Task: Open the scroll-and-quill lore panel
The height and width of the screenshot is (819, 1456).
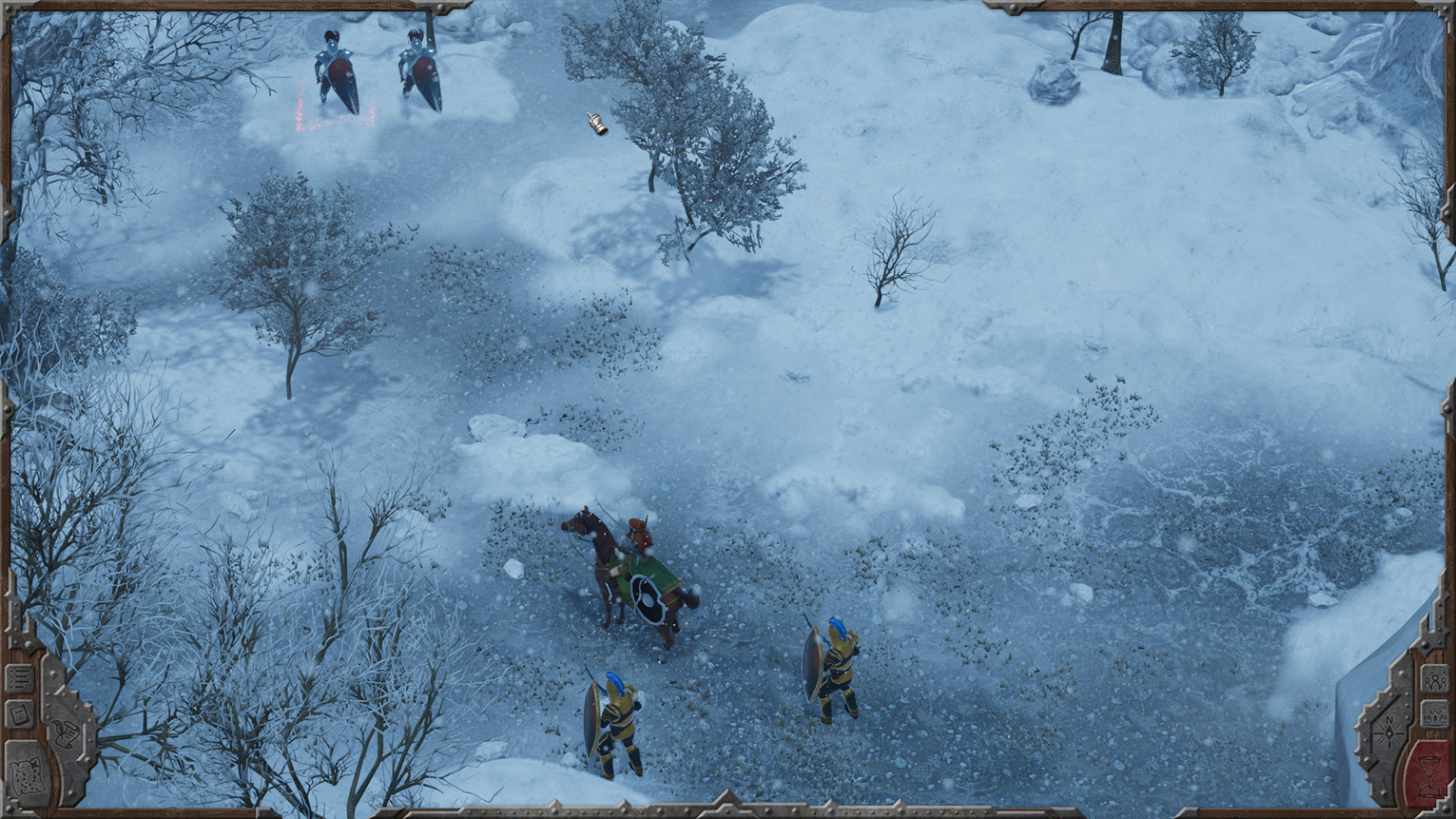Action: click(x=66, y=733)
